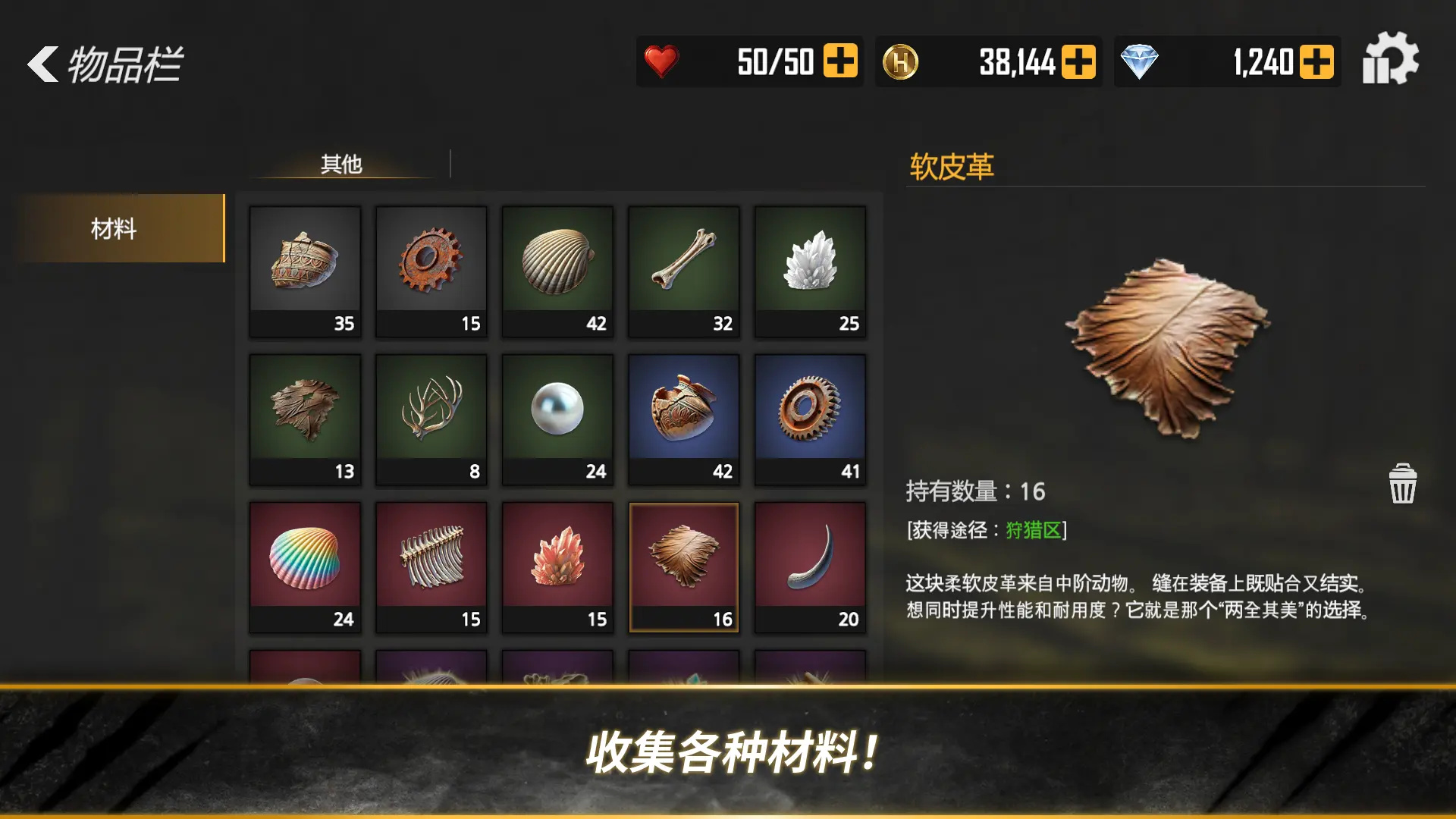Viewport: 1456px width, 819px height.
Task: Switch to the 其他 tab
Action: click(340, 162)
